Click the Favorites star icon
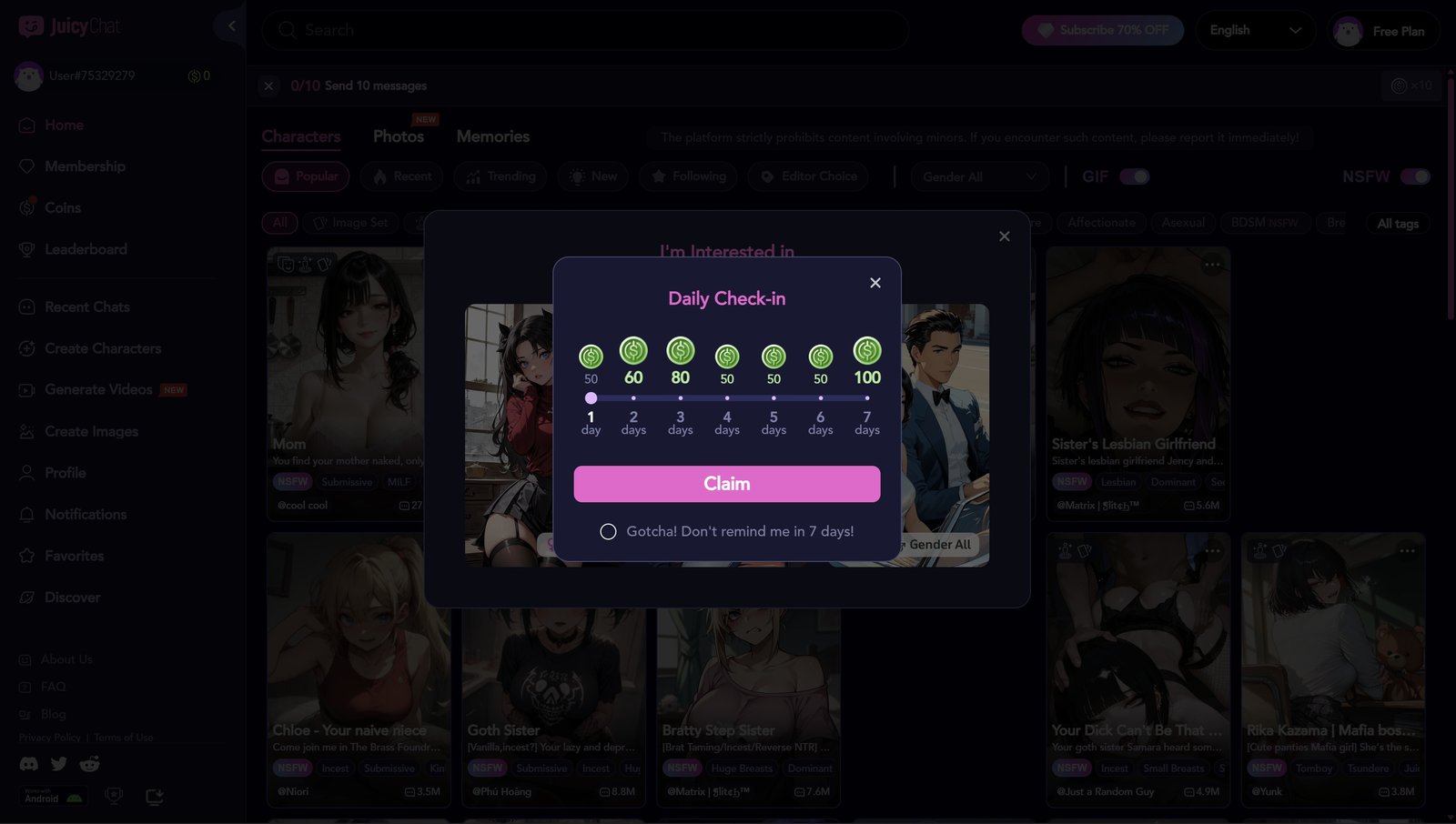This screenshot has height=824, width=1456. (x=27, y=555)
